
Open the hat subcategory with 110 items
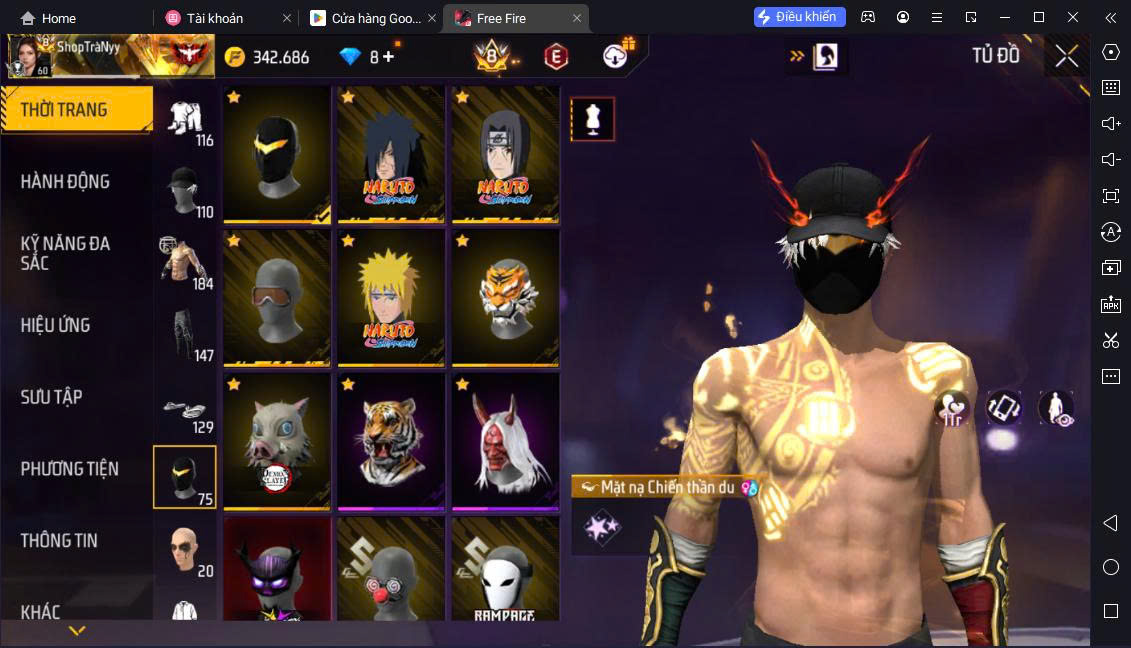pyautogui.click(x=185, y=192)
